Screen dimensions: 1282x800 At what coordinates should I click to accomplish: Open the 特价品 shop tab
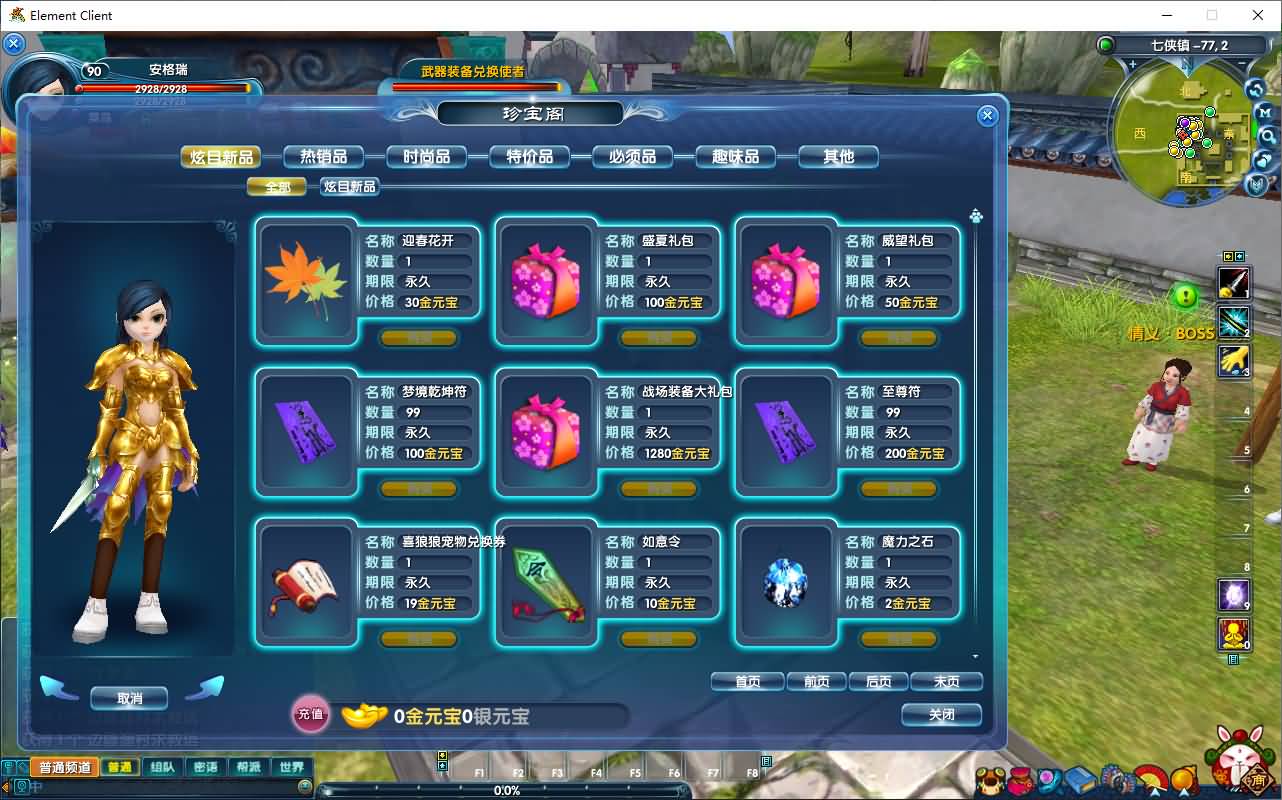(530, 156)
